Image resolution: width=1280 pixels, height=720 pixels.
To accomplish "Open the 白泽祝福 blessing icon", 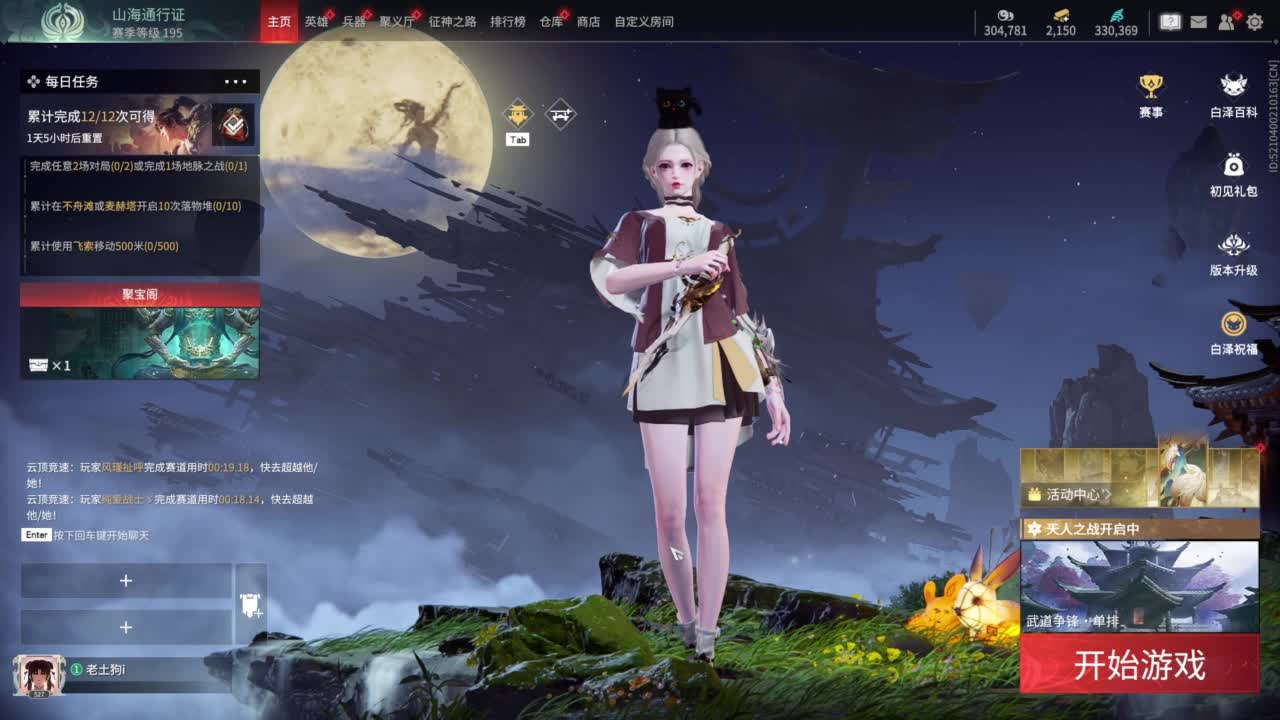I will click(x=1234, y=332).
